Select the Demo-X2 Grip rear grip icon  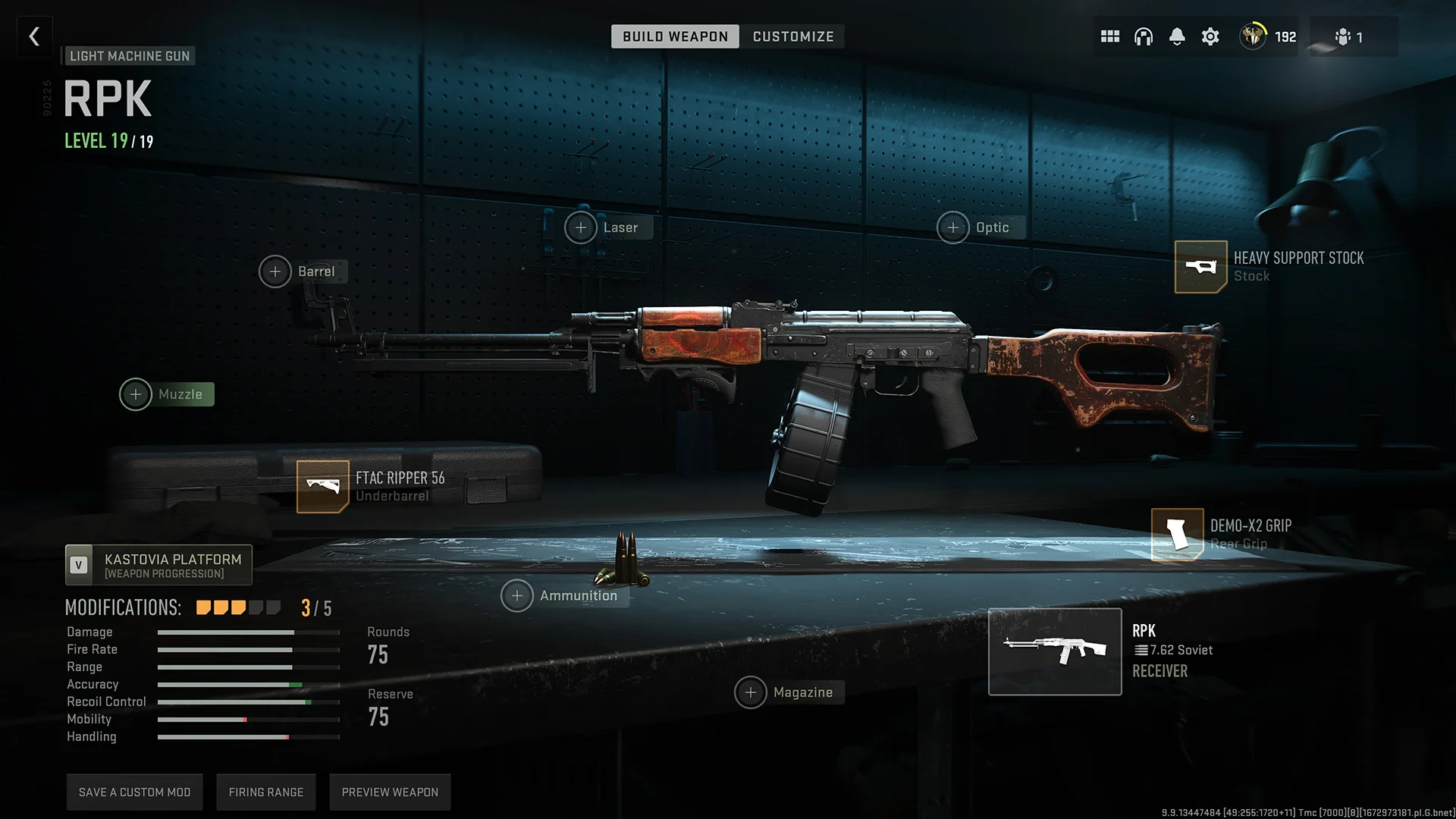click(1176, 534)
